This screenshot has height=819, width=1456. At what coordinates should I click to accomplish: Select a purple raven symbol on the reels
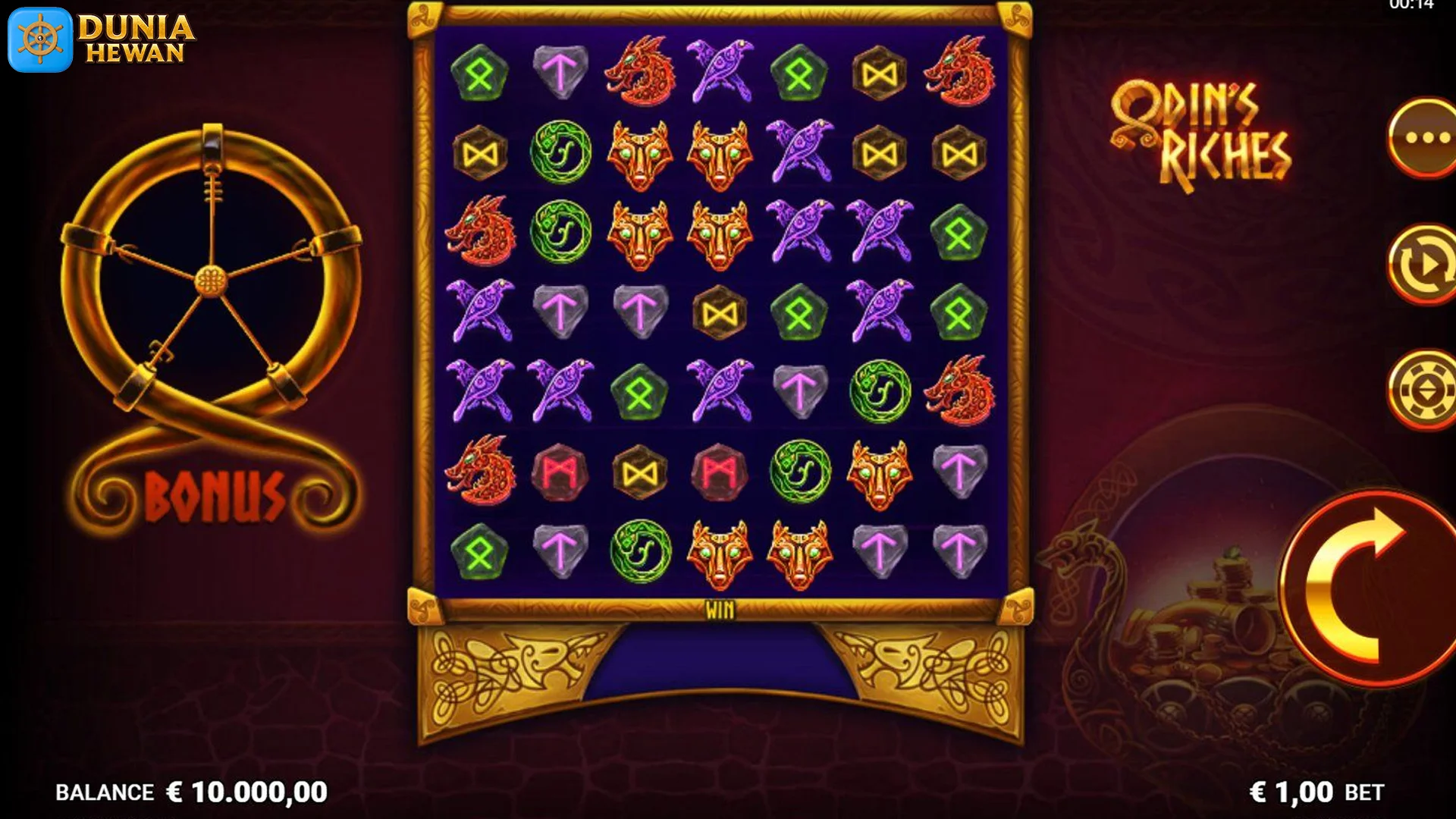point(722,72)
